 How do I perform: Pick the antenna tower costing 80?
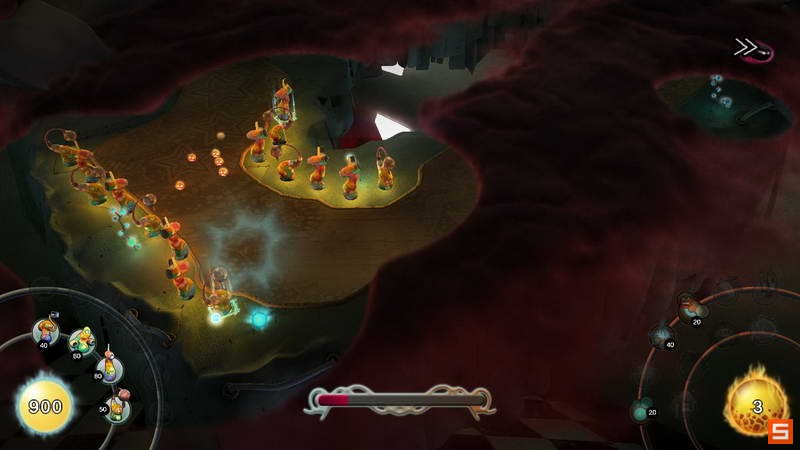click(x=108, y=368)
